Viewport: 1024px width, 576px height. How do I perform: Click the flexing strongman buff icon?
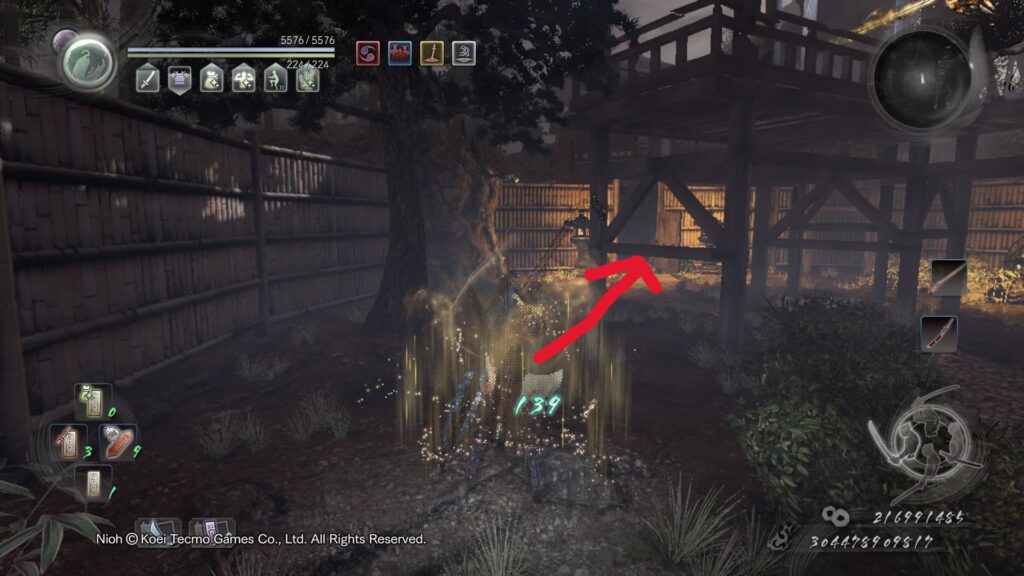coord(243,79)
